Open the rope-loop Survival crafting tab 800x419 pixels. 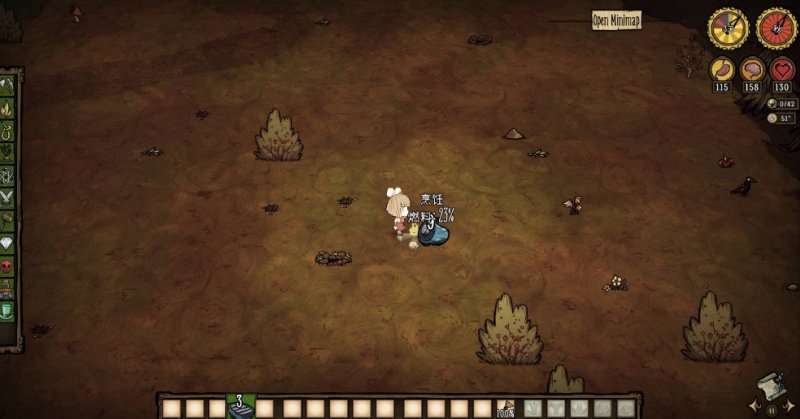point(8,130)
